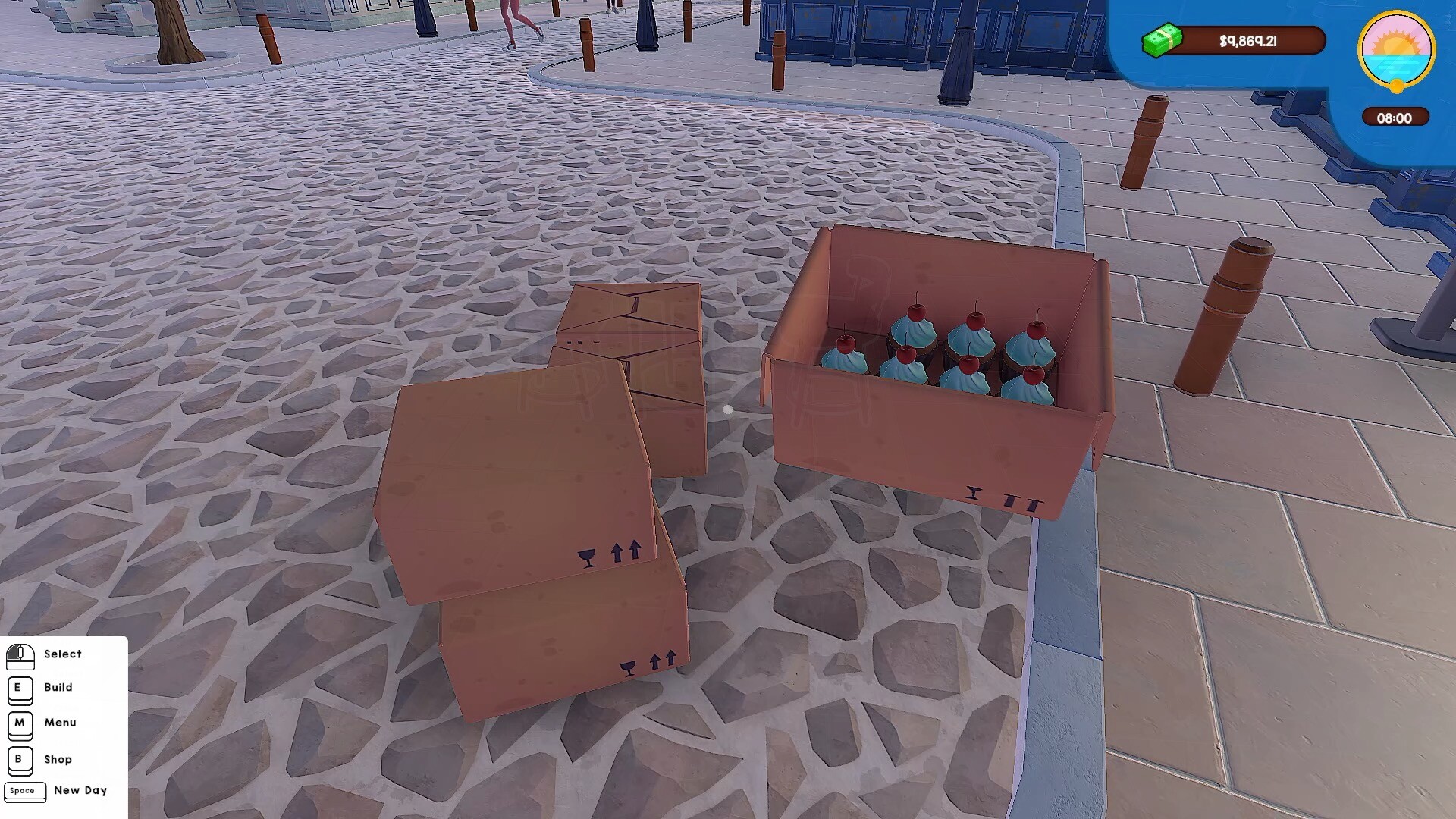Click the E key Build icon

(19, 689)
